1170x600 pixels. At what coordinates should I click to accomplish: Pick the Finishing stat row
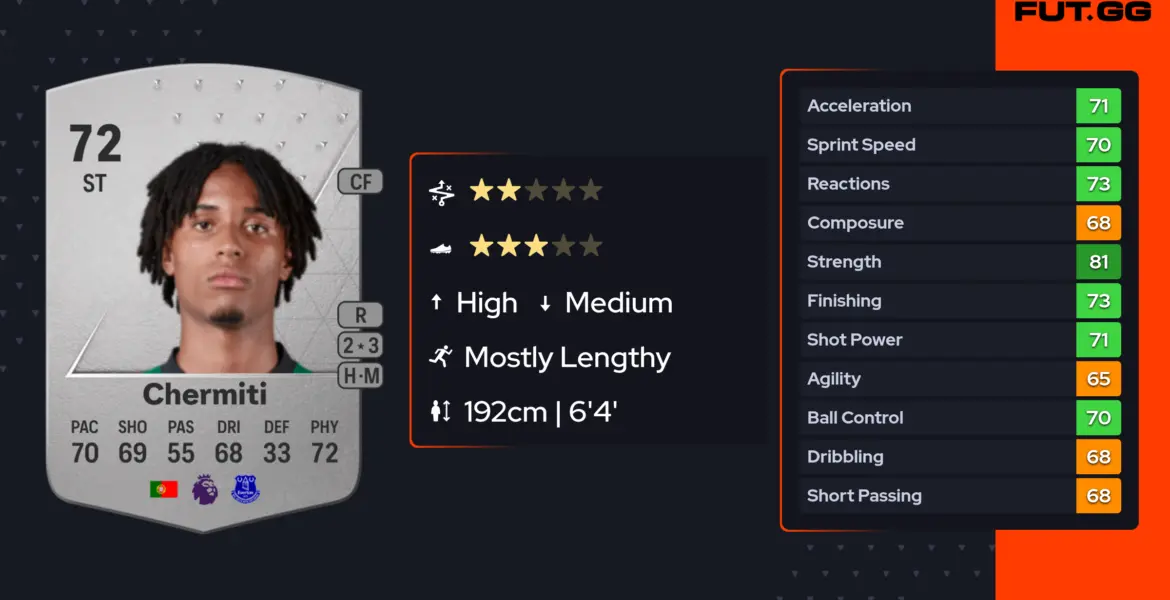click(959, 301)
